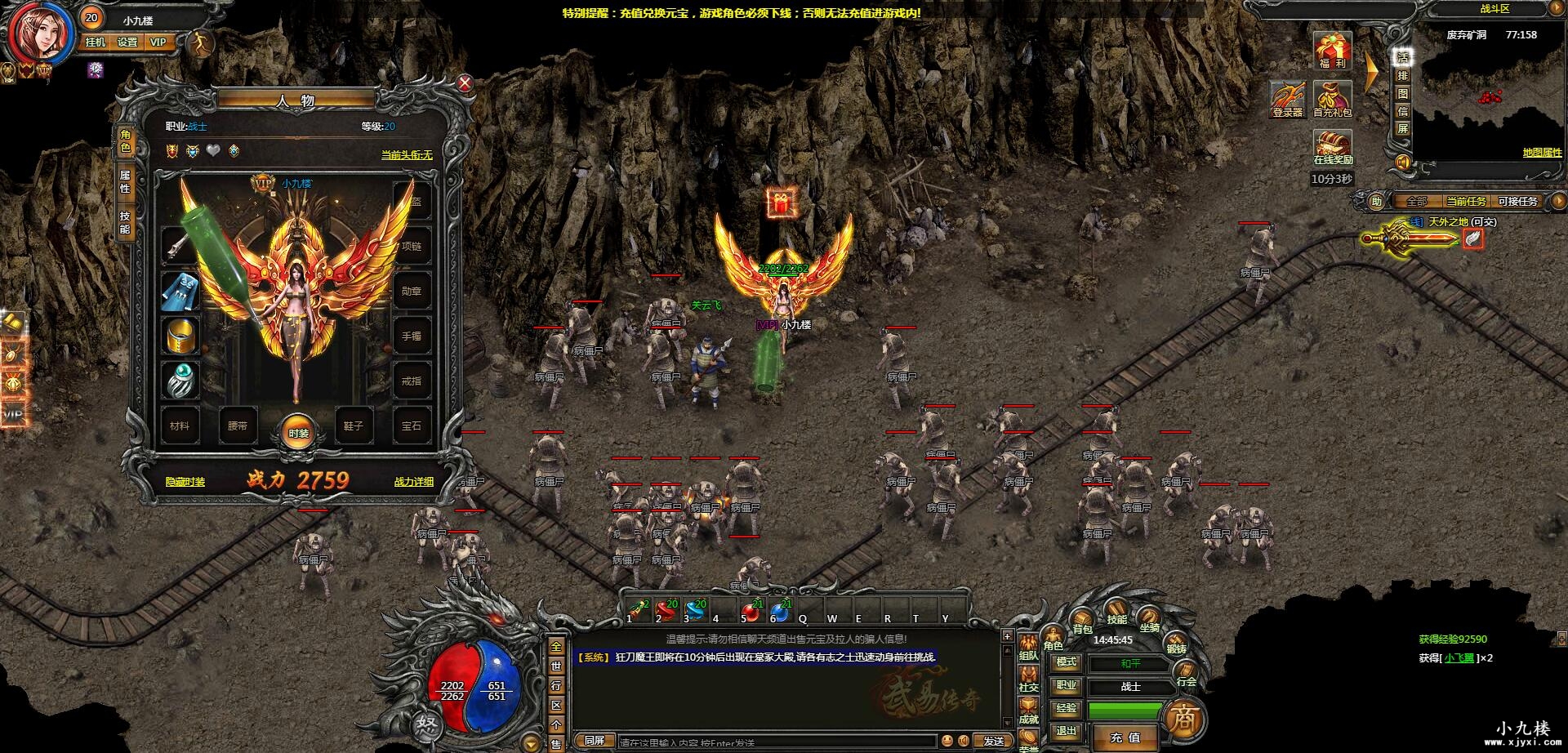Screen dimensions: 1568x753
Task: Mute game sound via the speaker icon
Action: click(x=1402, y=162)
